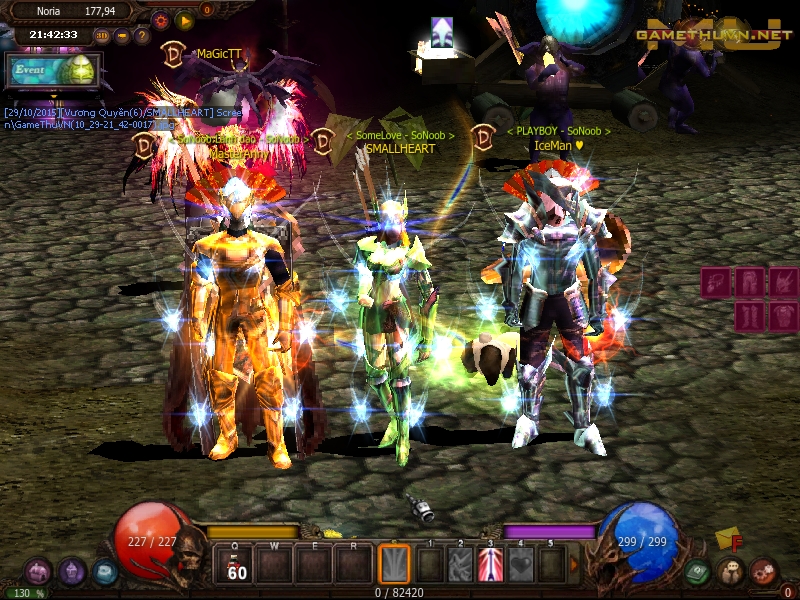Open the Event egg banner
This screenshot has width=800, height=600.
tap(53, 72)
